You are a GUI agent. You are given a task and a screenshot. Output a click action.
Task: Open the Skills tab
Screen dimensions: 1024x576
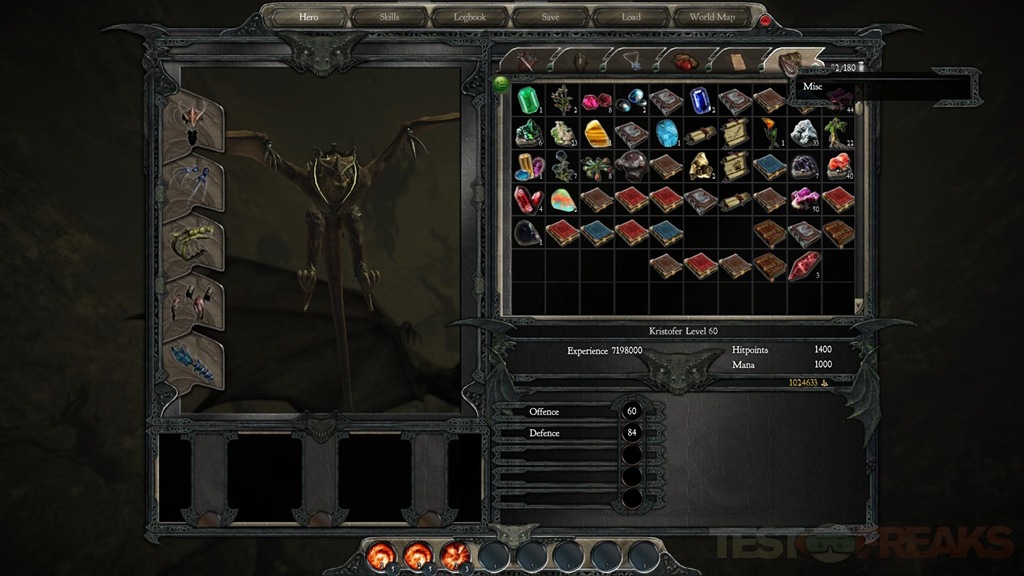tap(389, 17)
